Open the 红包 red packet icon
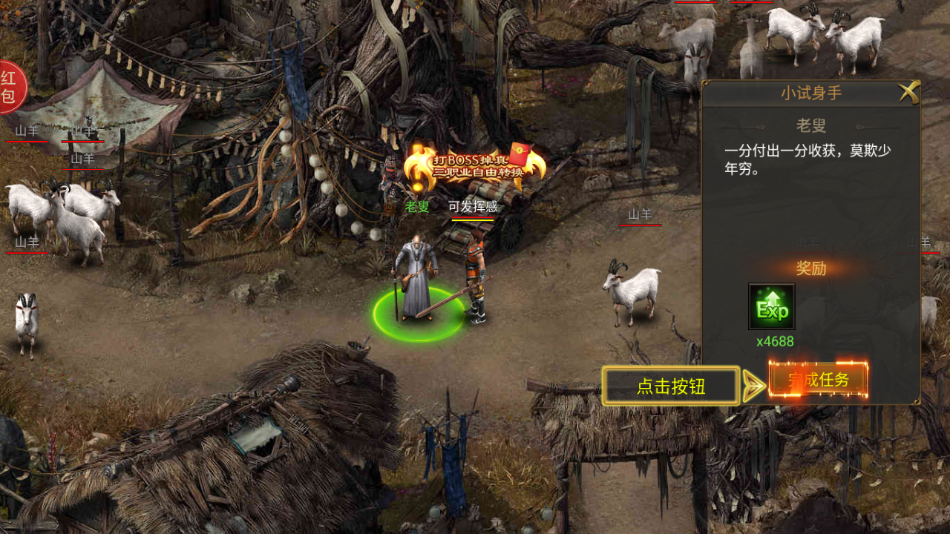950x534 pixels. point(9,86)
